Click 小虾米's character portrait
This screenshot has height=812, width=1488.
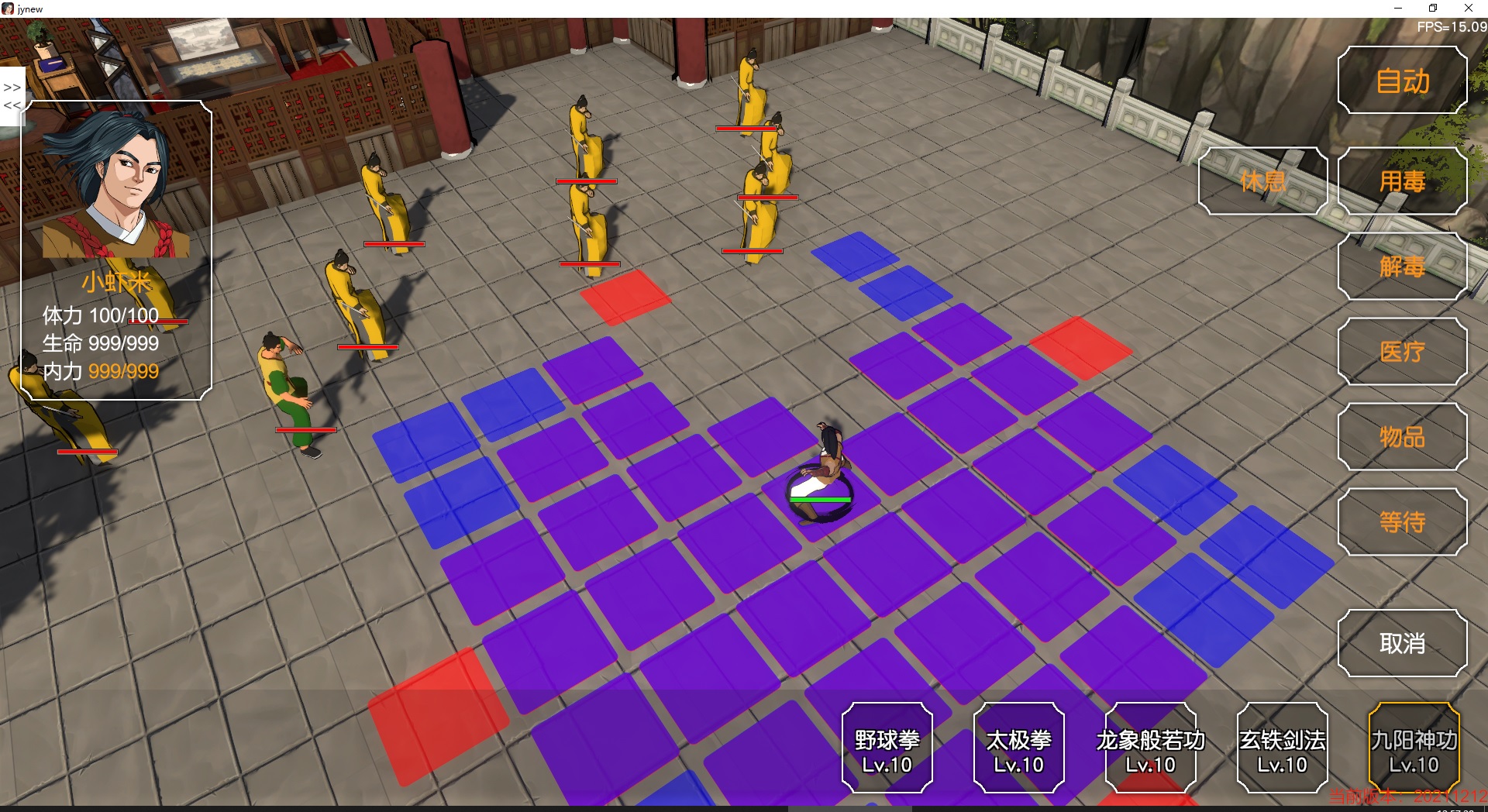point(116,186)
